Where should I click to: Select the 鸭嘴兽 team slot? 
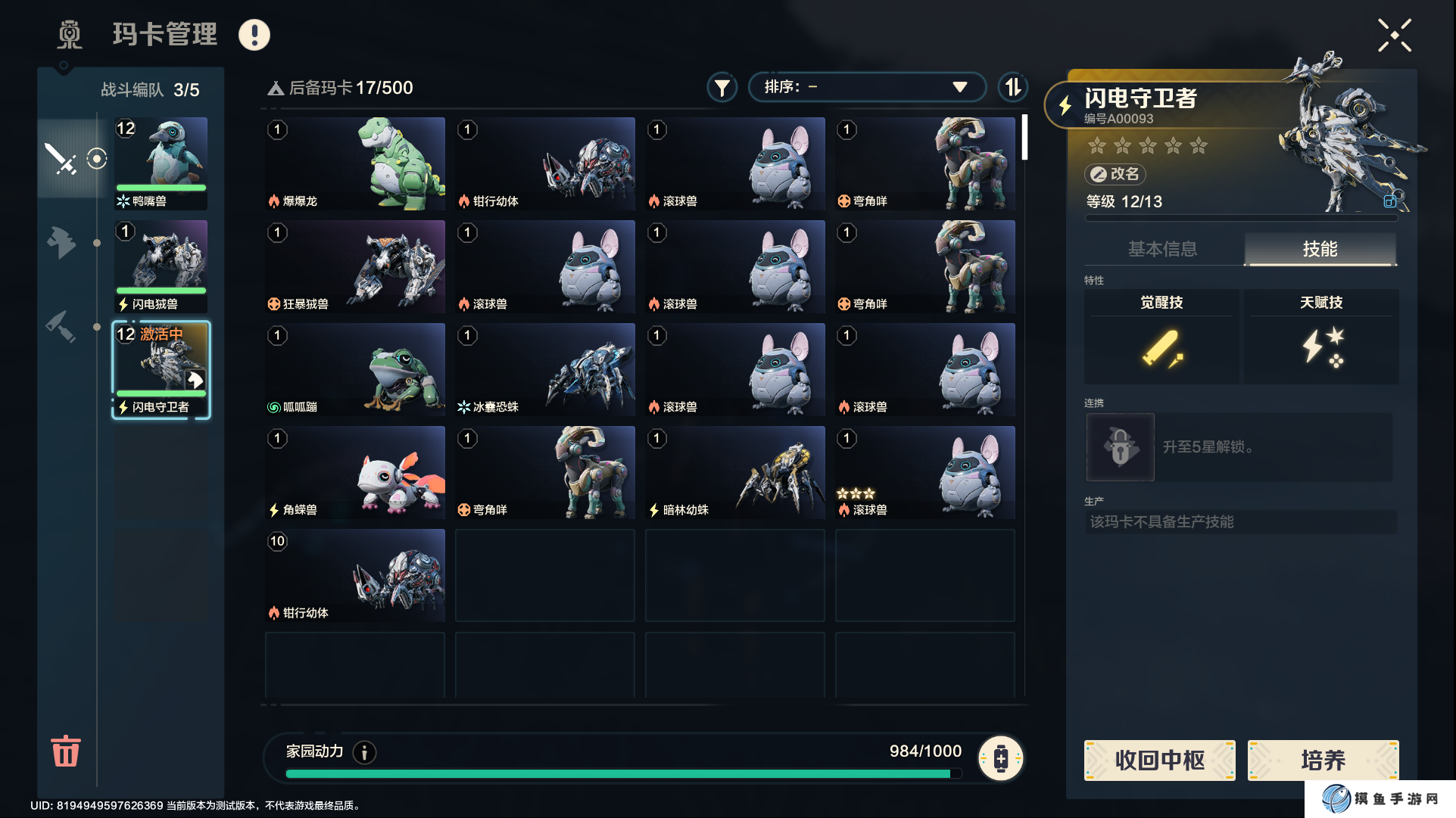161,163
